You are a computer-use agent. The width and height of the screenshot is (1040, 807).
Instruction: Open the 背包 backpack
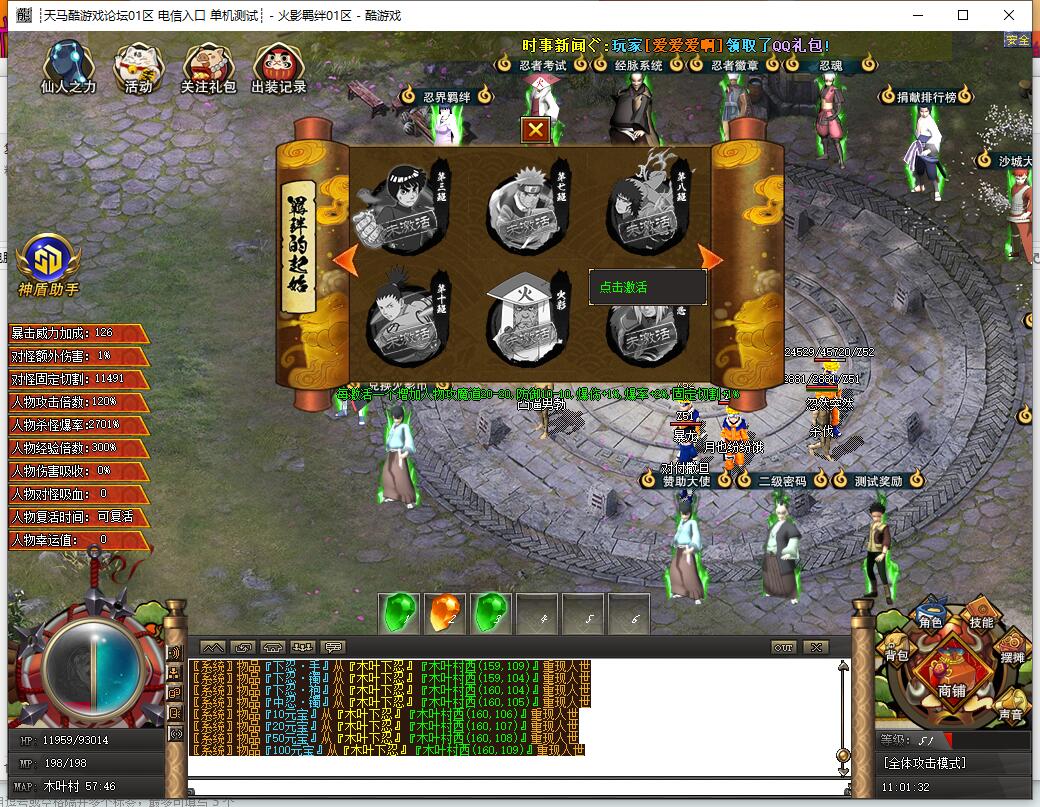[896, 654]
